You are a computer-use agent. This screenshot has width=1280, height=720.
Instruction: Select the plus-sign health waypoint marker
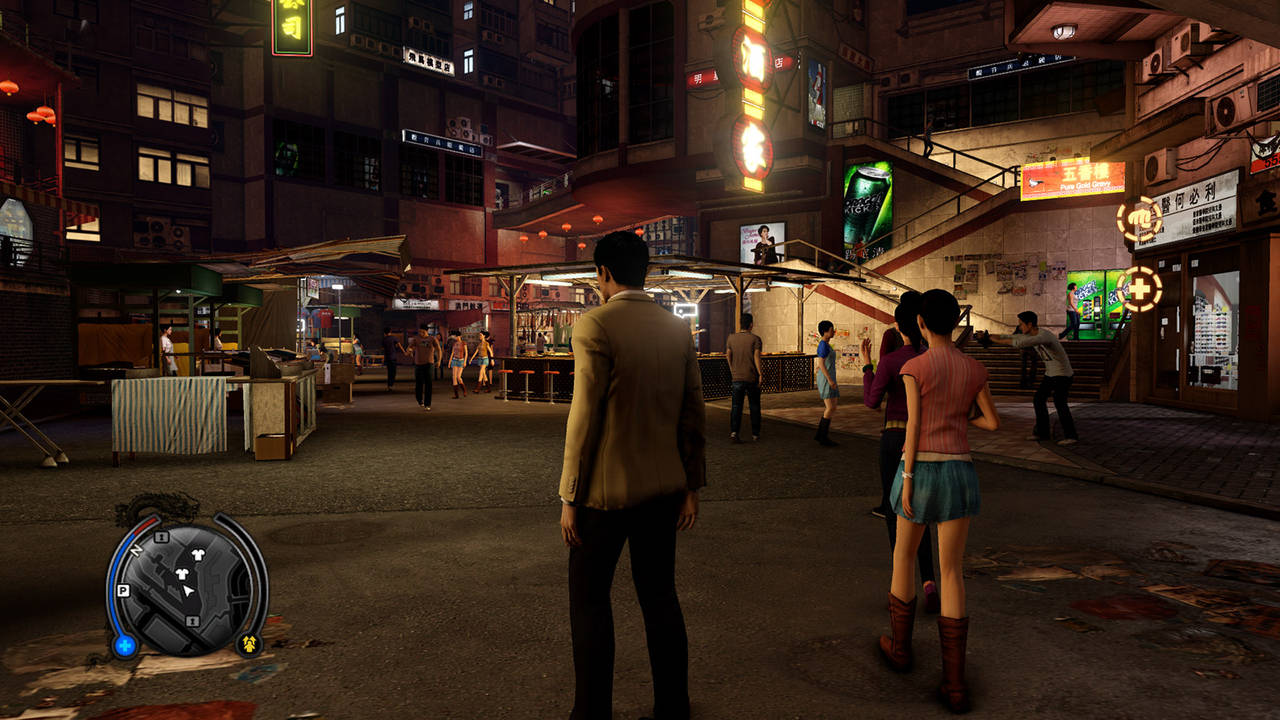1140,289
